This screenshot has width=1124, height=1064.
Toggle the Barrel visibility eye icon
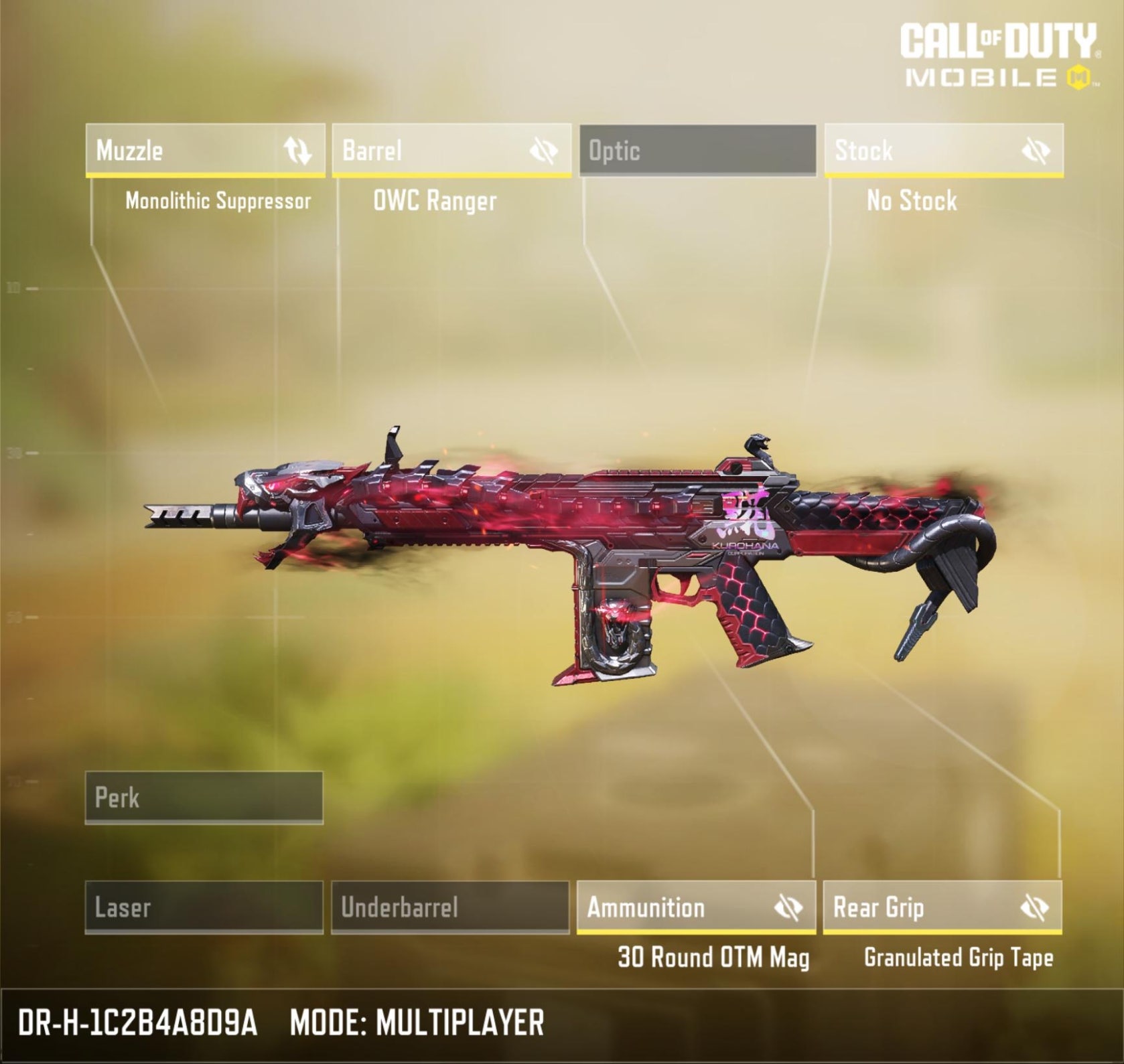543,151
